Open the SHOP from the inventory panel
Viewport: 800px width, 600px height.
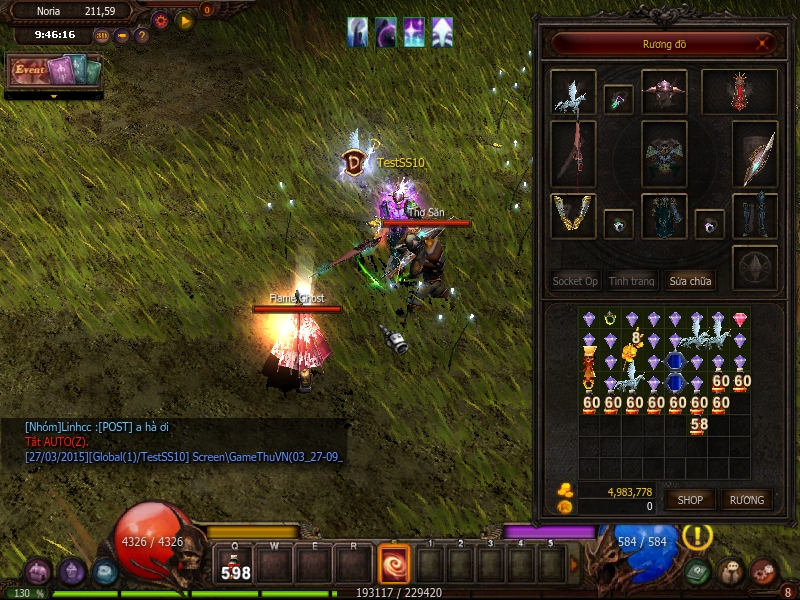point(691,499)
